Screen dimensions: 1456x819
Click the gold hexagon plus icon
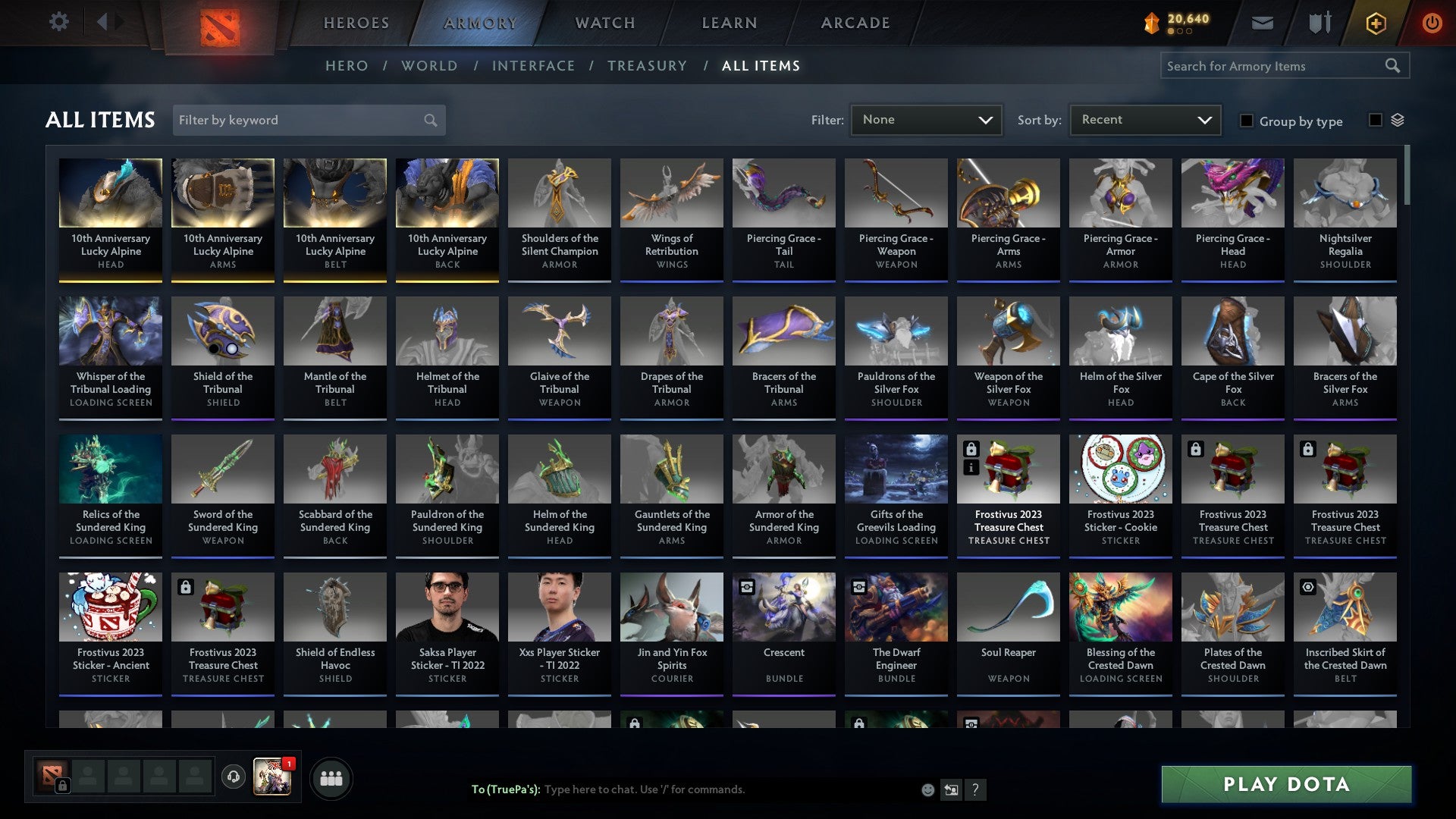click(x=1375, y=23)
